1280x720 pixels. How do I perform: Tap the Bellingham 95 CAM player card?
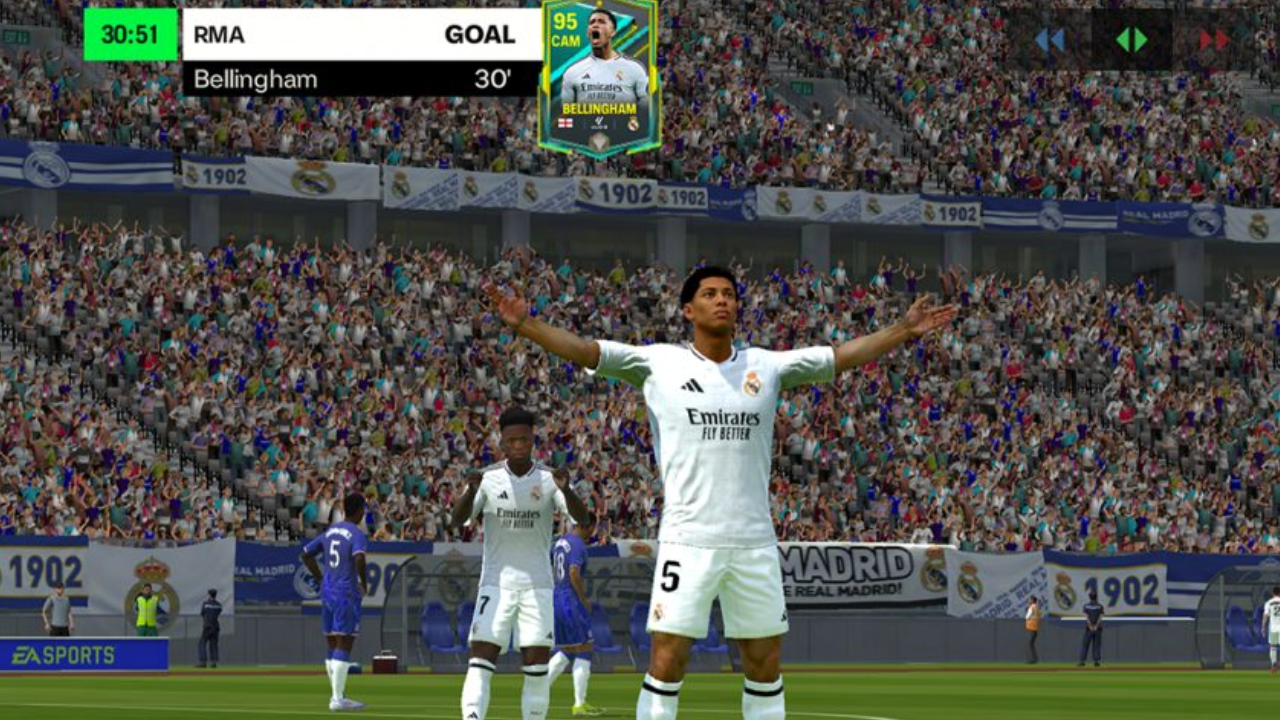tap(599, 78)
